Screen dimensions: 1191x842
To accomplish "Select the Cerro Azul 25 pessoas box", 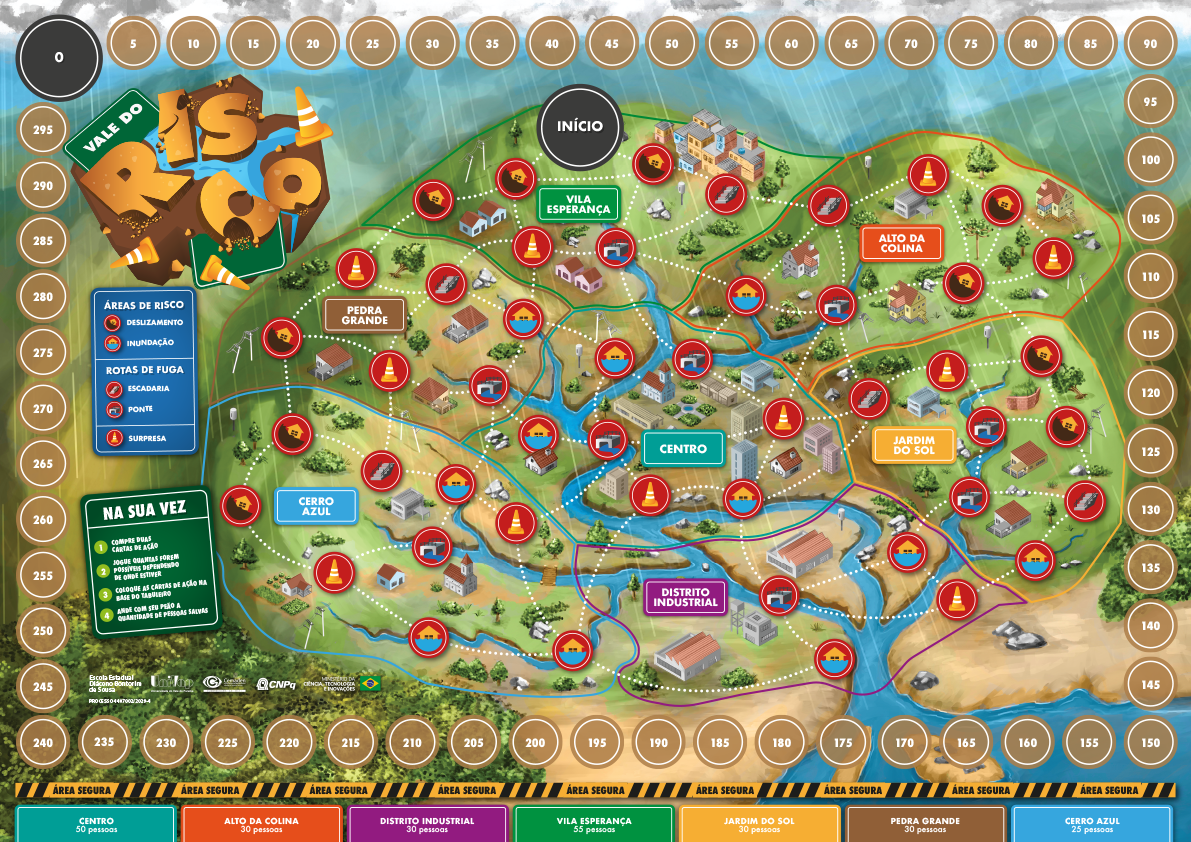I will pyautogui.click(x=1091, y=824).
